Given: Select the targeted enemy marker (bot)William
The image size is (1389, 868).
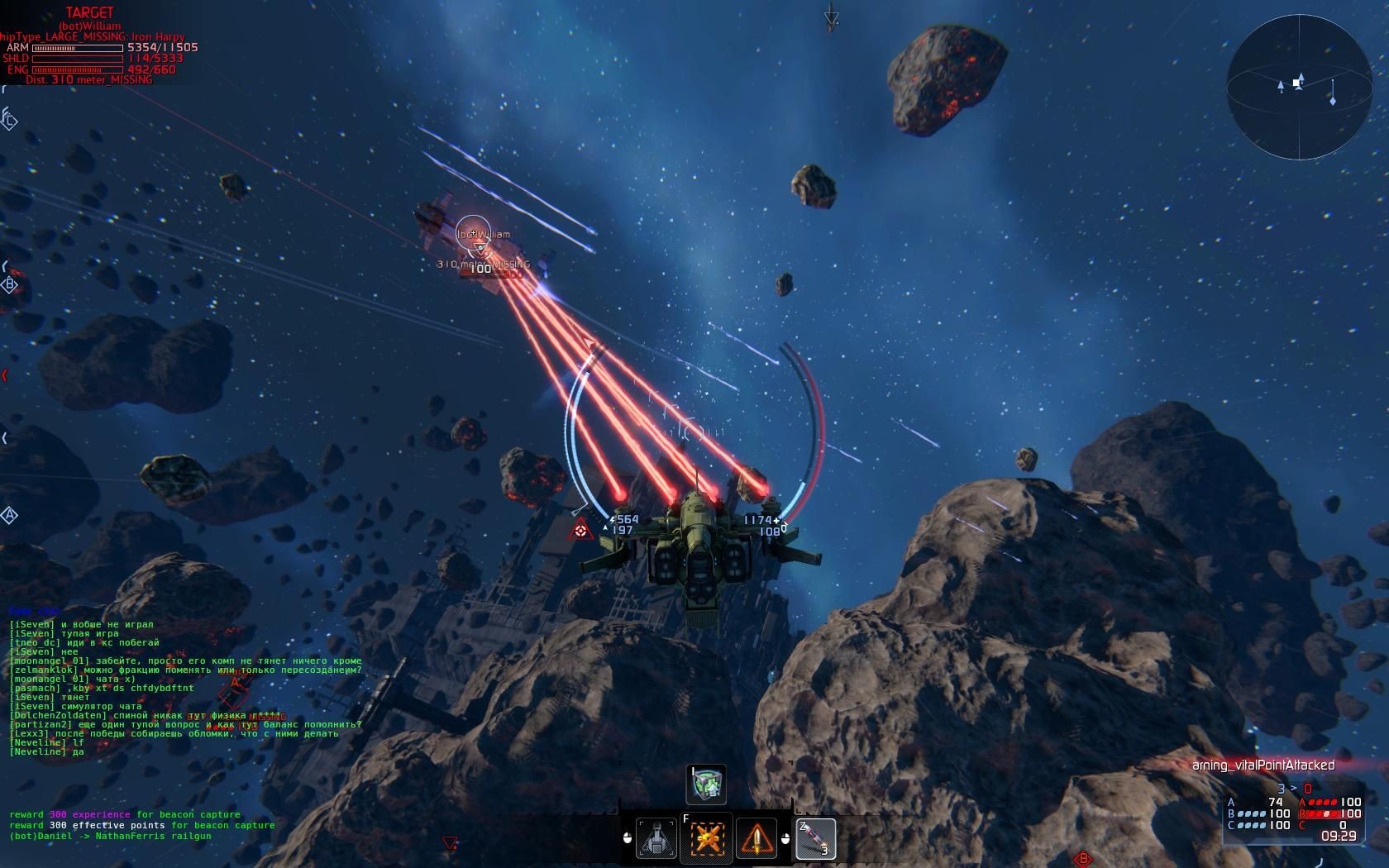Looking at the screenshot, I should (x=473, y=235).
